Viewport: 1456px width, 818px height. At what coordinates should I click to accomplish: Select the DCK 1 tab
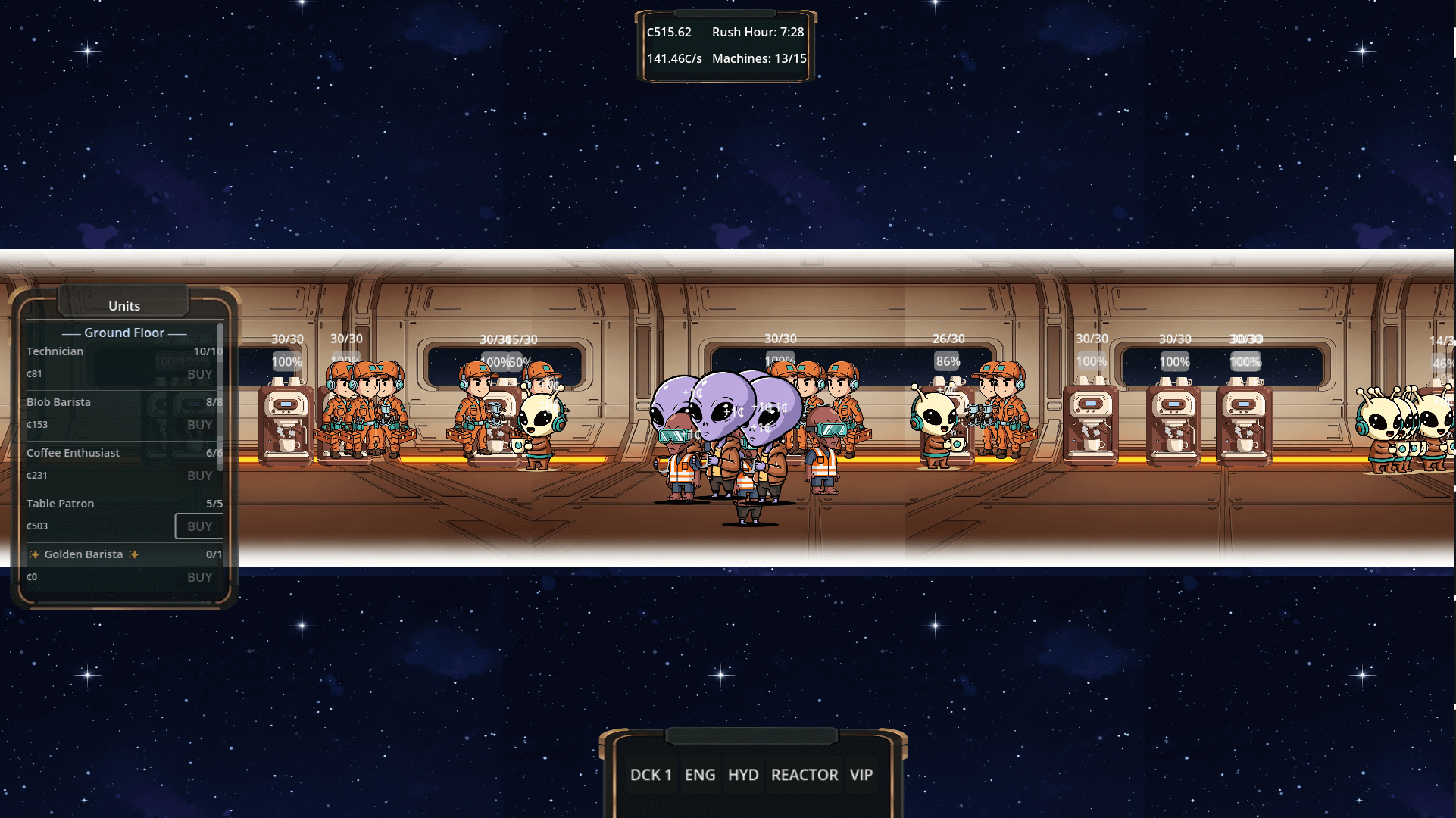[650, 774]
